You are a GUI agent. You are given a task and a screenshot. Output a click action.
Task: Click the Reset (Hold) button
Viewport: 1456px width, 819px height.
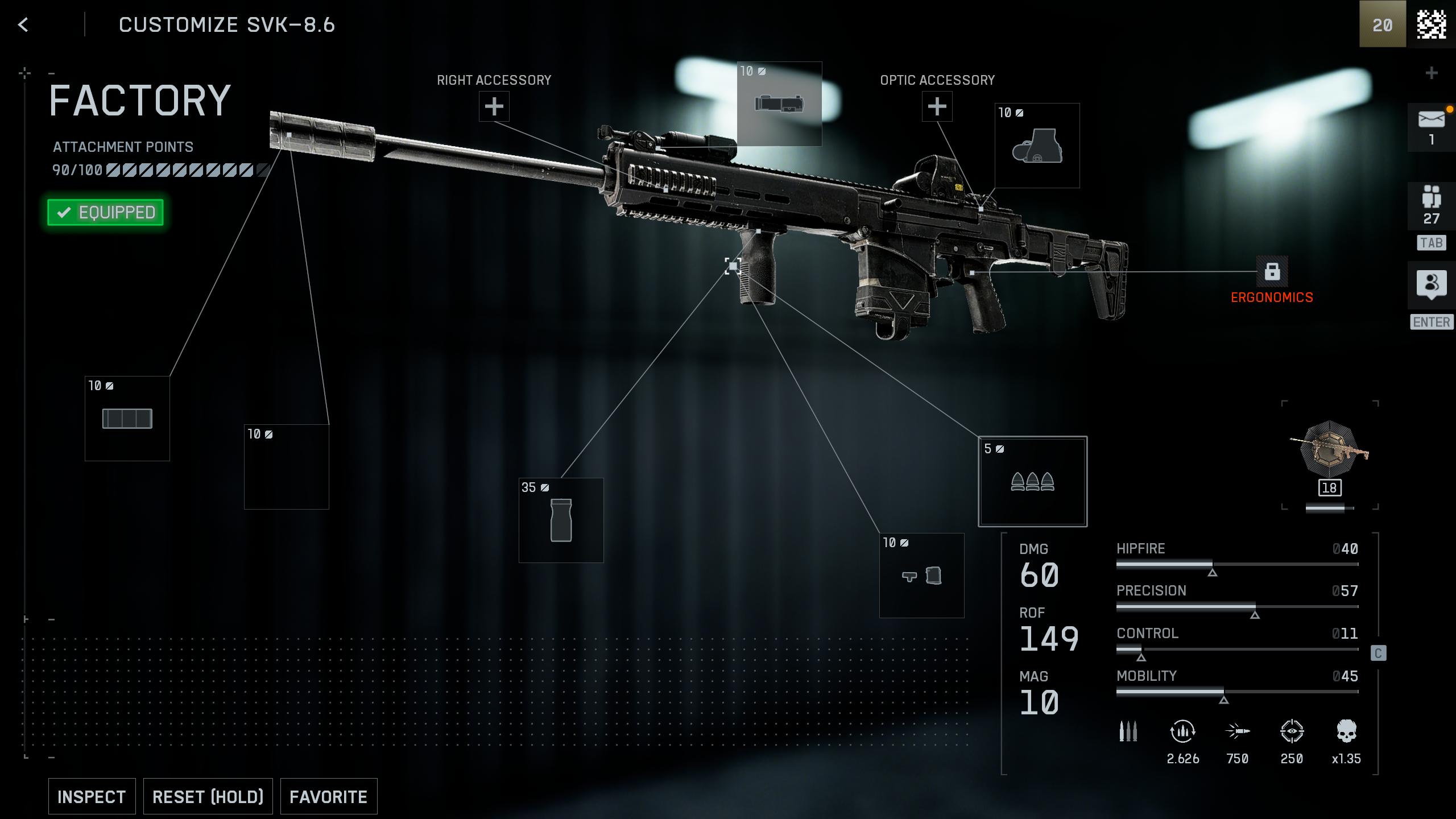pyautogui.click(x=208, y=796)
